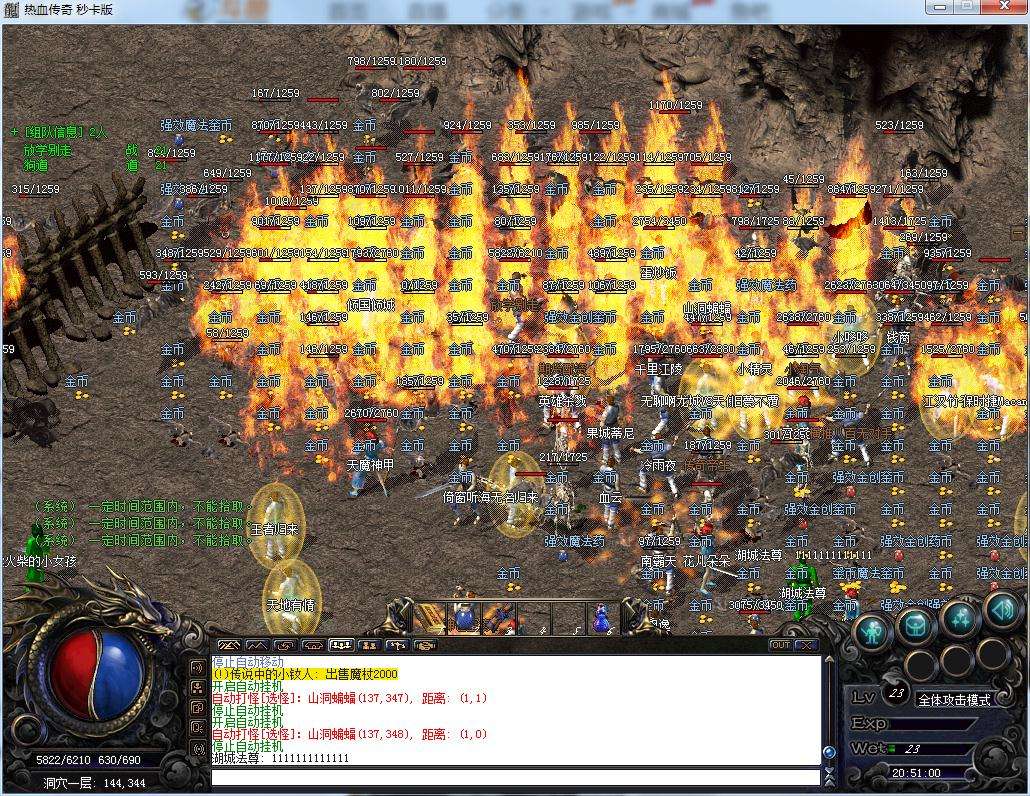Use the blue potion in belt slot 2

pyautogui.click(x=465, y=617)
